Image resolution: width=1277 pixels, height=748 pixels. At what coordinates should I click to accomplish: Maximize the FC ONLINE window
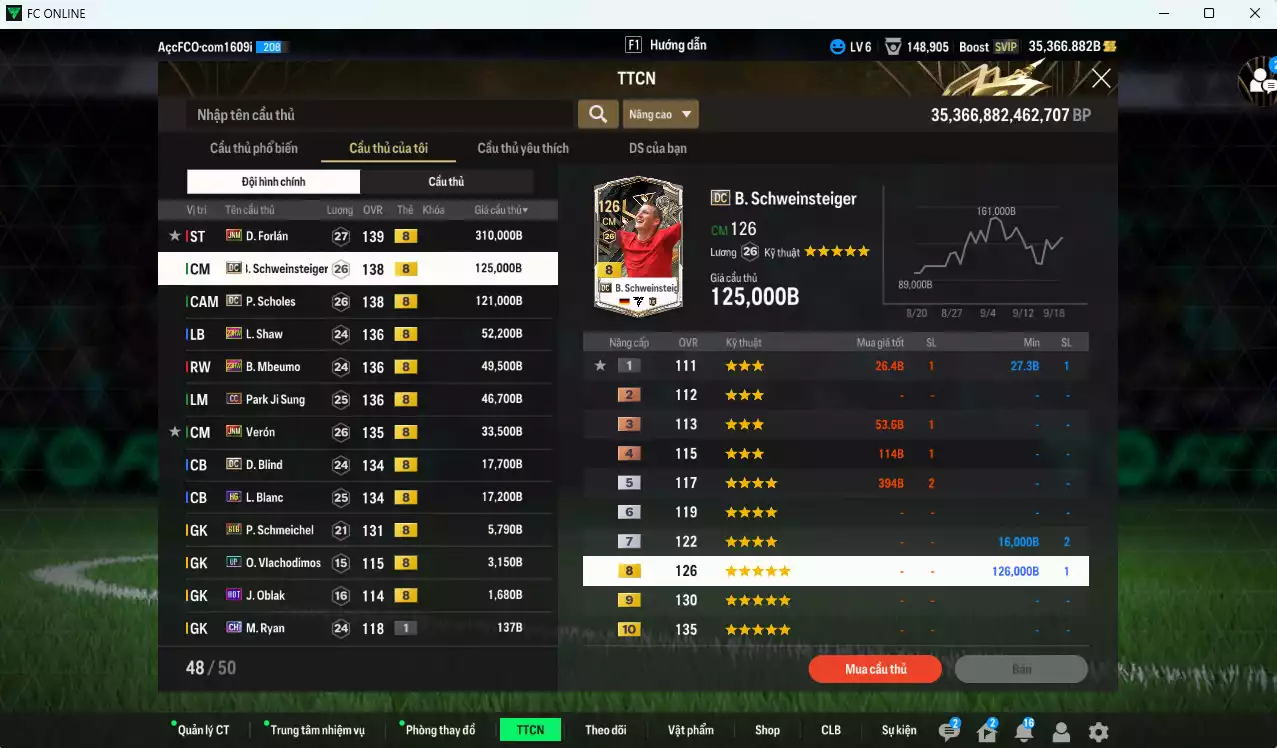pos(1209,14)
